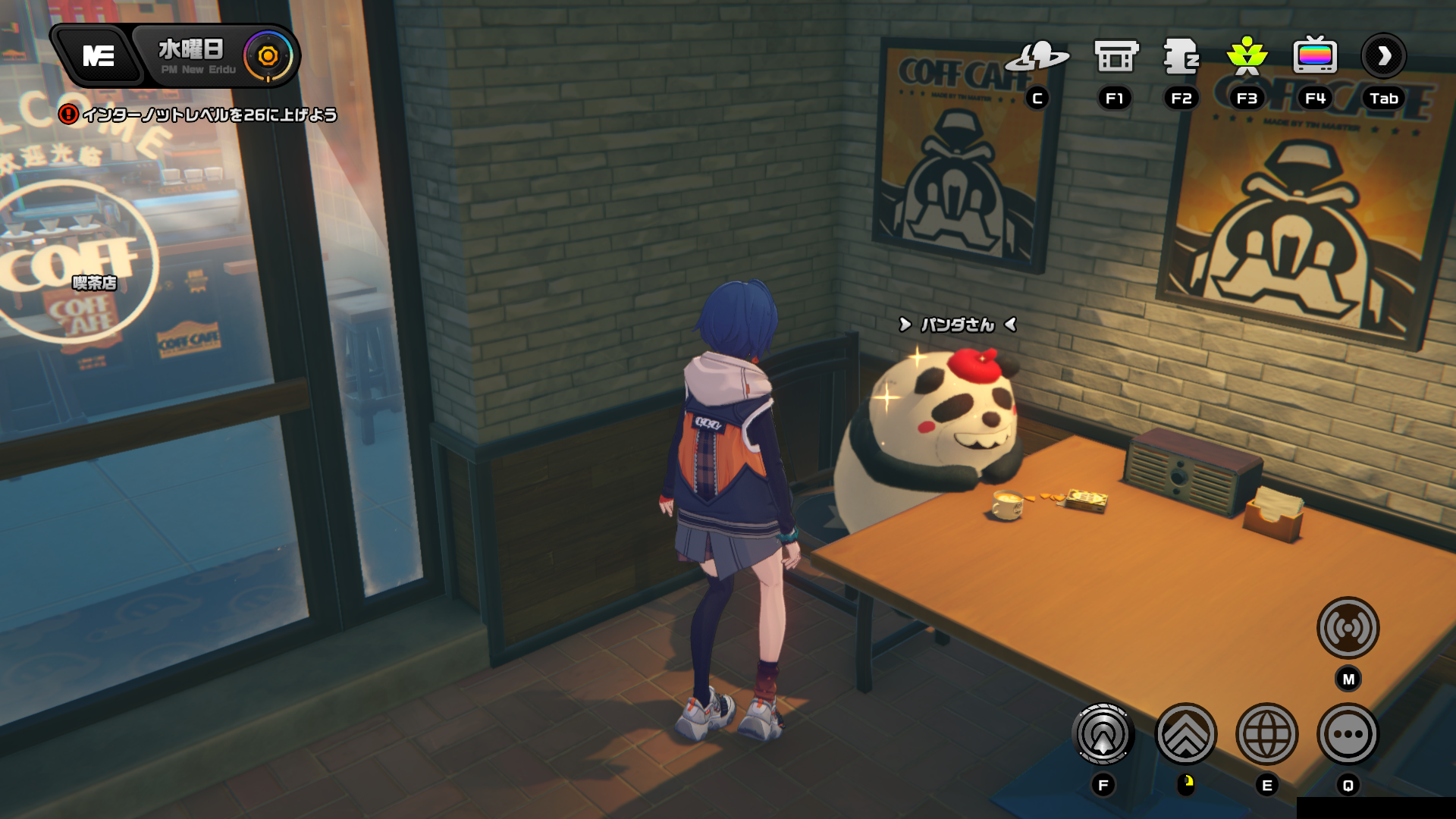Open the green star figure event icon
This screenshot has width=1456, height=819.
(1247, 56)
